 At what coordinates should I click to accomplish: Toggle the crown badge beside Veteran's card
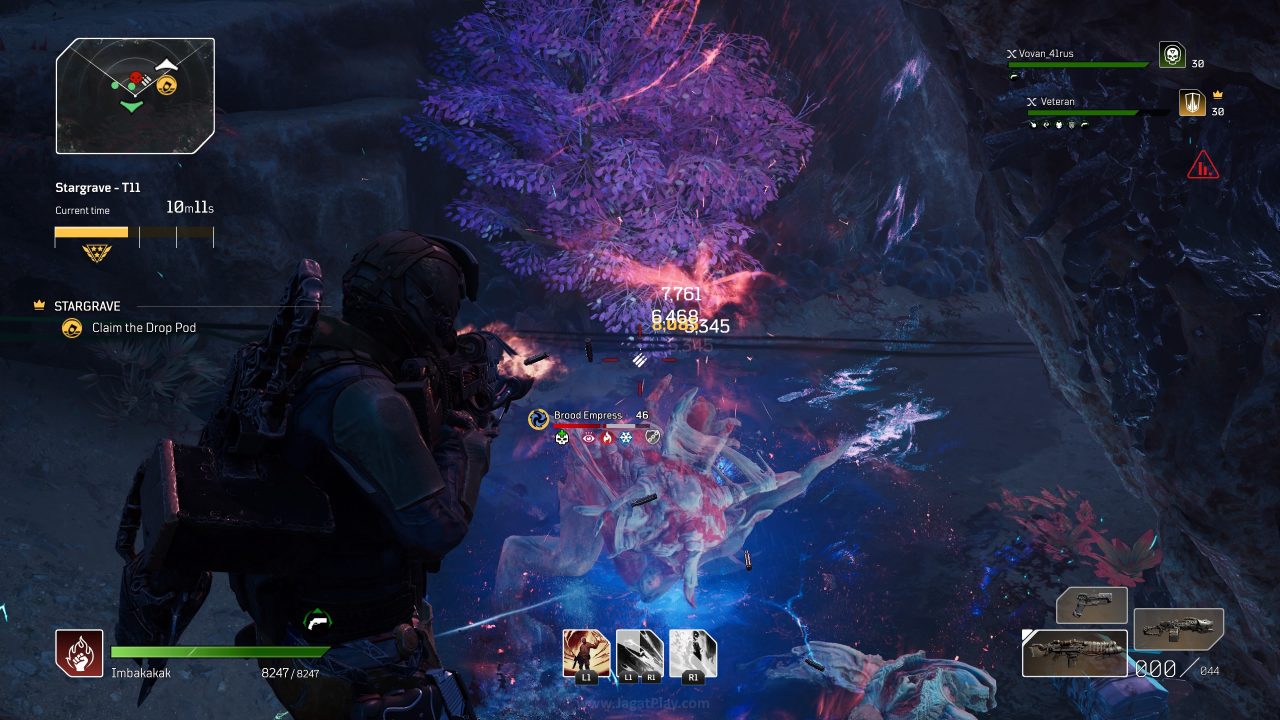tap(1217, 94)
